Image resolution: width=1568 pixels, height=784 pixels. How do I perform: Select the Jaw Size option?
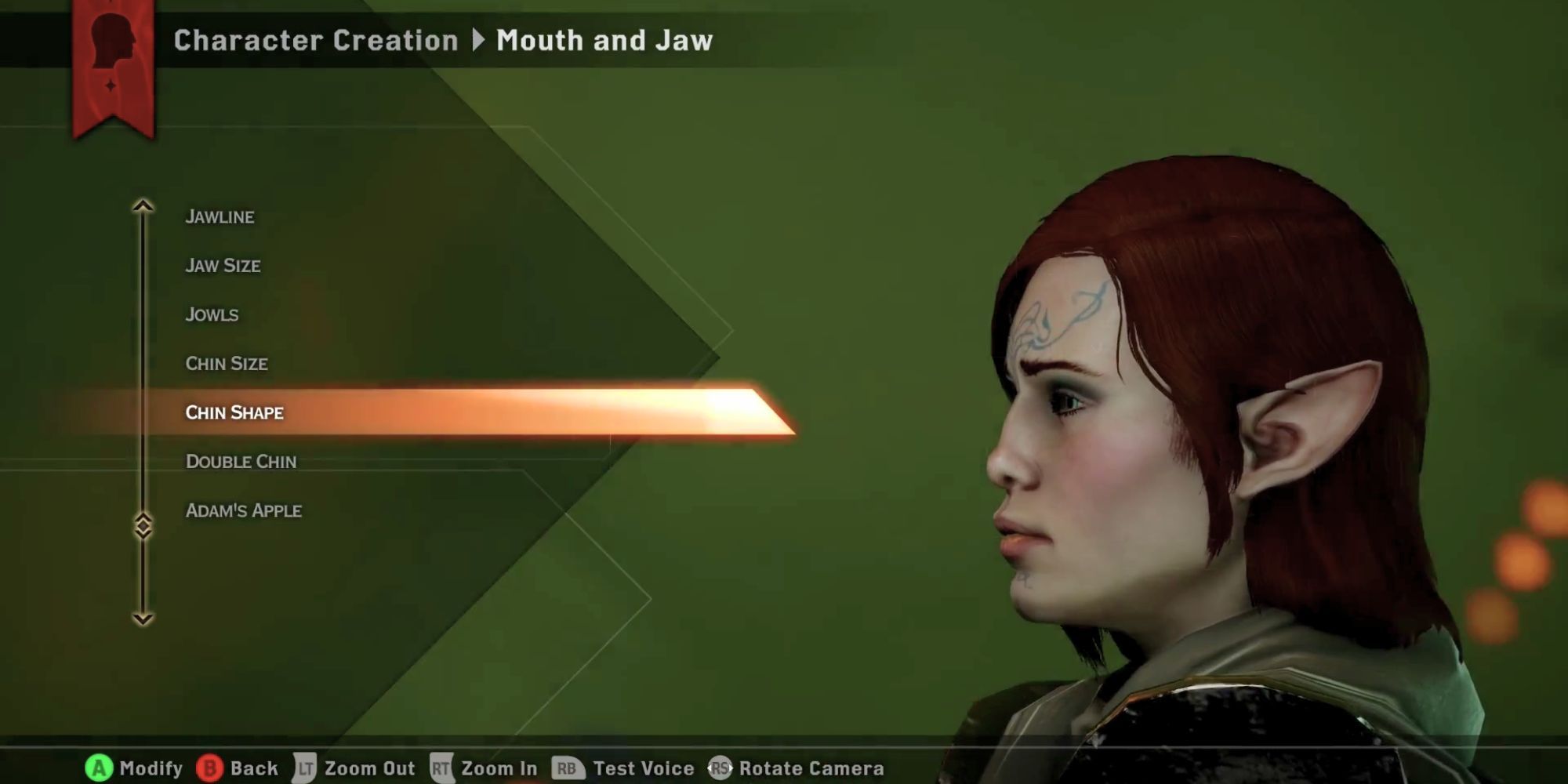tap(225, 265)
